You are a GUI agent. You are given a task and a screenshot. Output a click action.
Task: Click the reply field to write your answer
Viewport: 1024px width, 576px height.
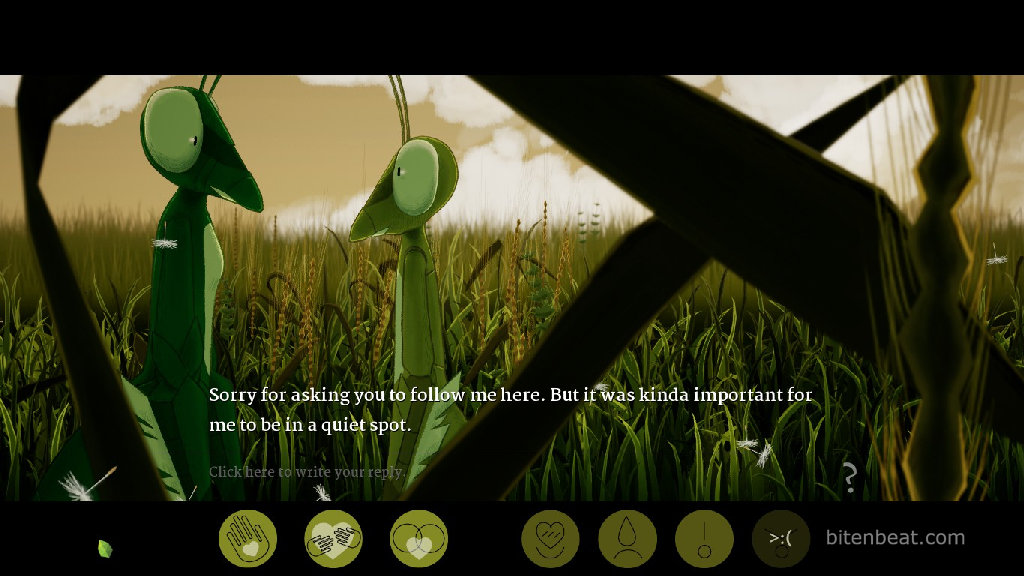point(306,472)
